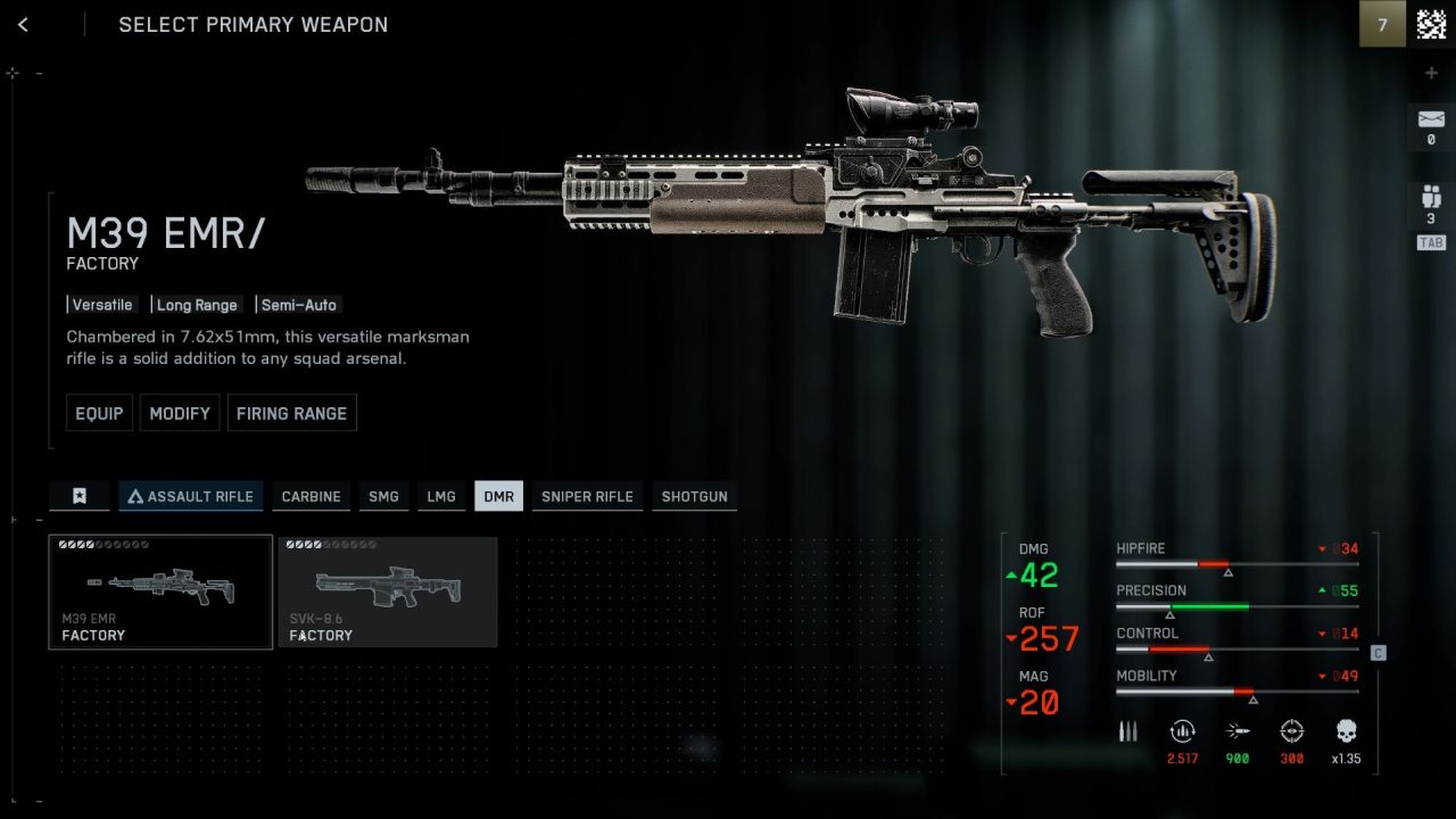This screenshot has width=1456, height=819.
Task: Open the SHOTGUN weapon tab
Action: coord(695,496)
